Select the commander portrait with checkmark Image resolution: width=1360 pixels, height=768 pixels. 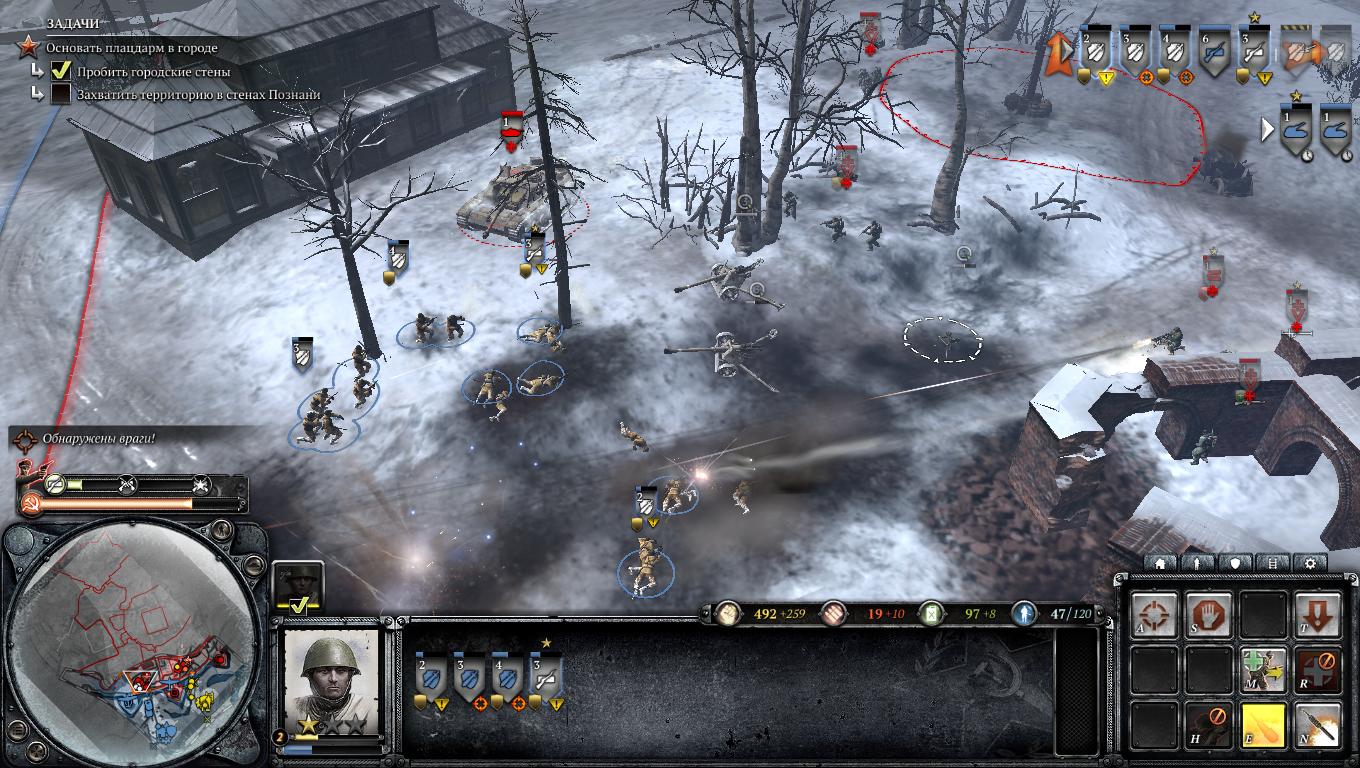coord(297,586)
